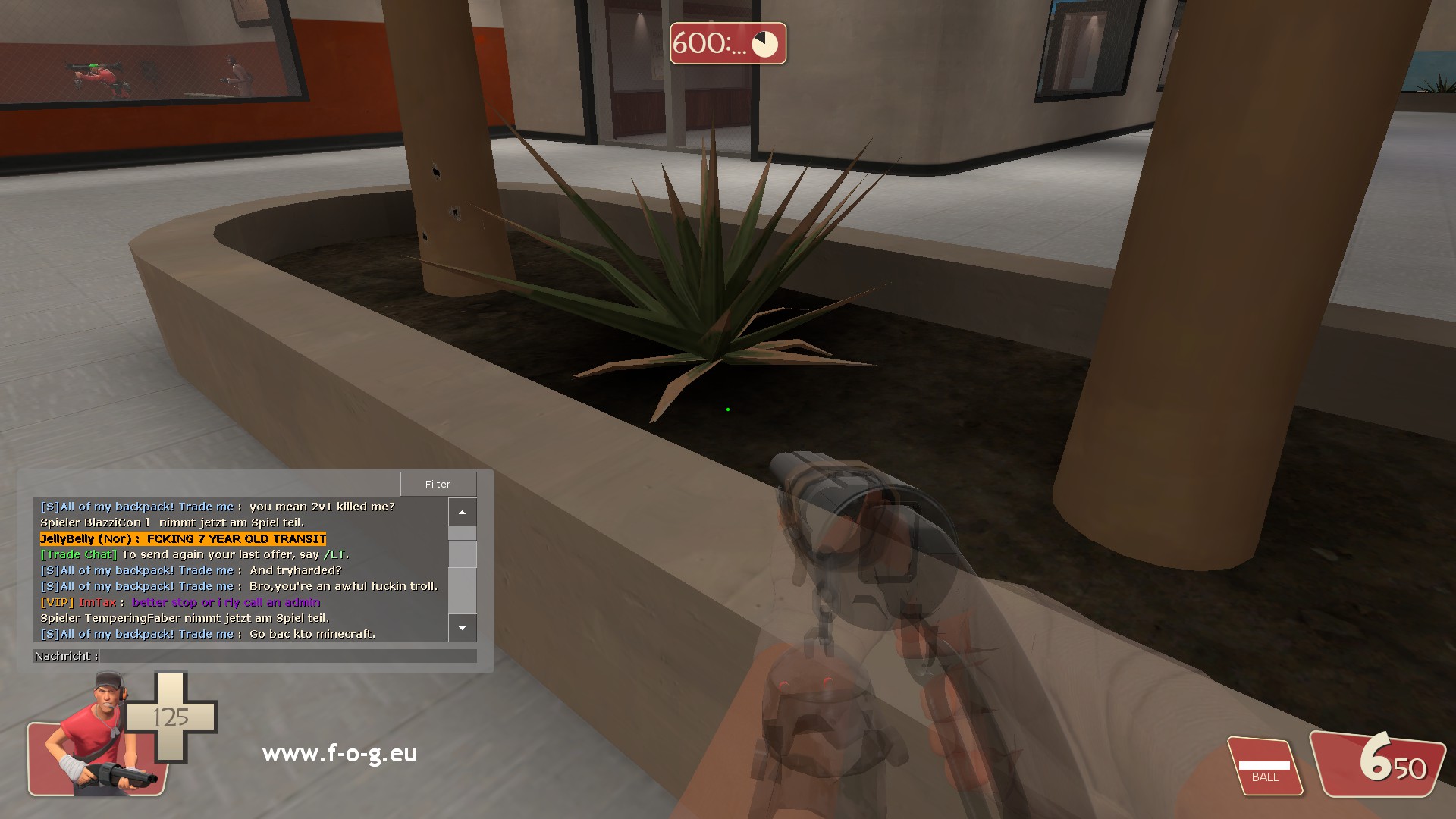The image size is (1456, 819).
Task: Click the chat scrollbar thumb
Action: click(462, 554)
